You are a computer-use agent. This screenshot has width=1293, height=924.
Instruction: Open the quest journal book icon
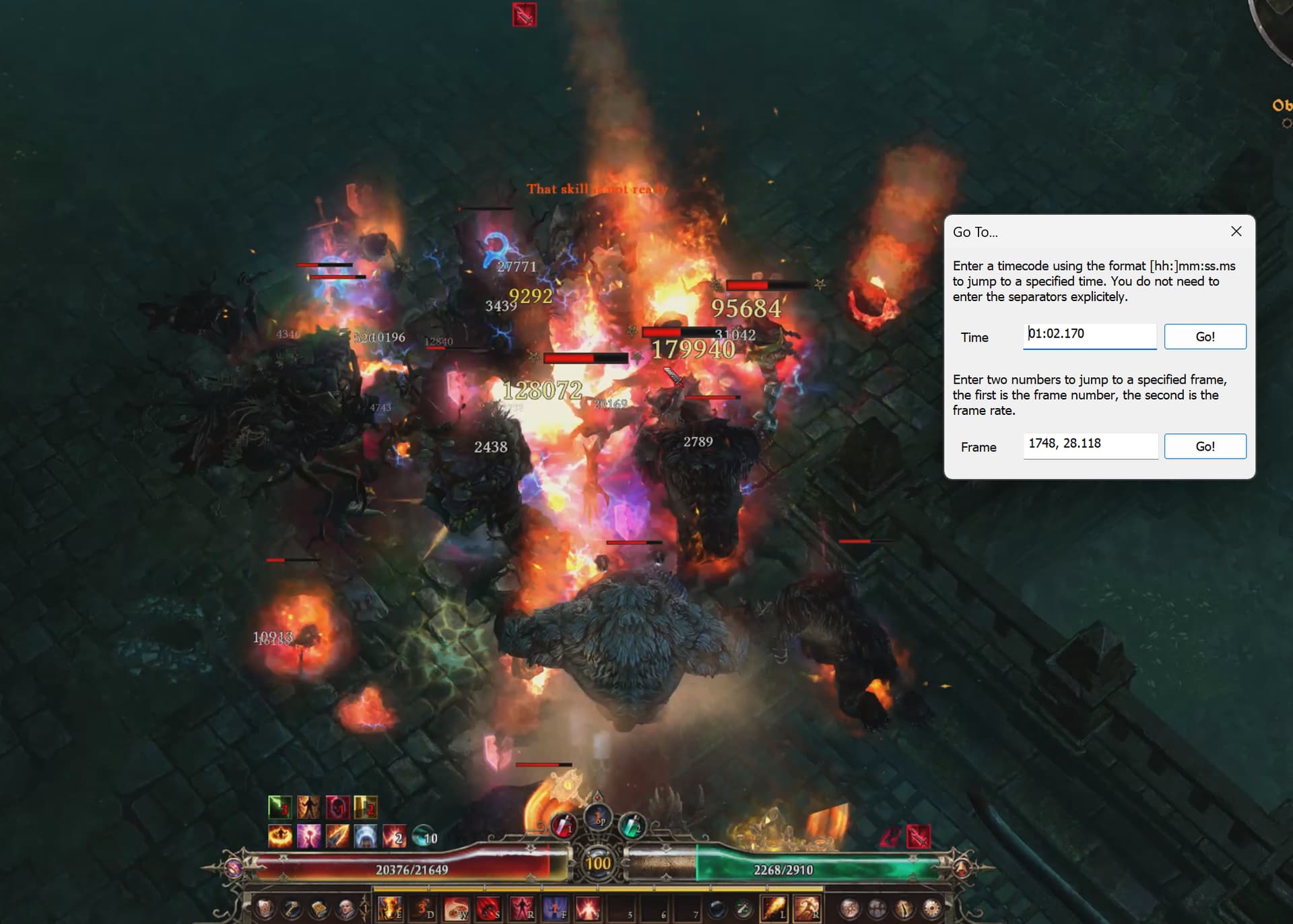click(319, 909)
